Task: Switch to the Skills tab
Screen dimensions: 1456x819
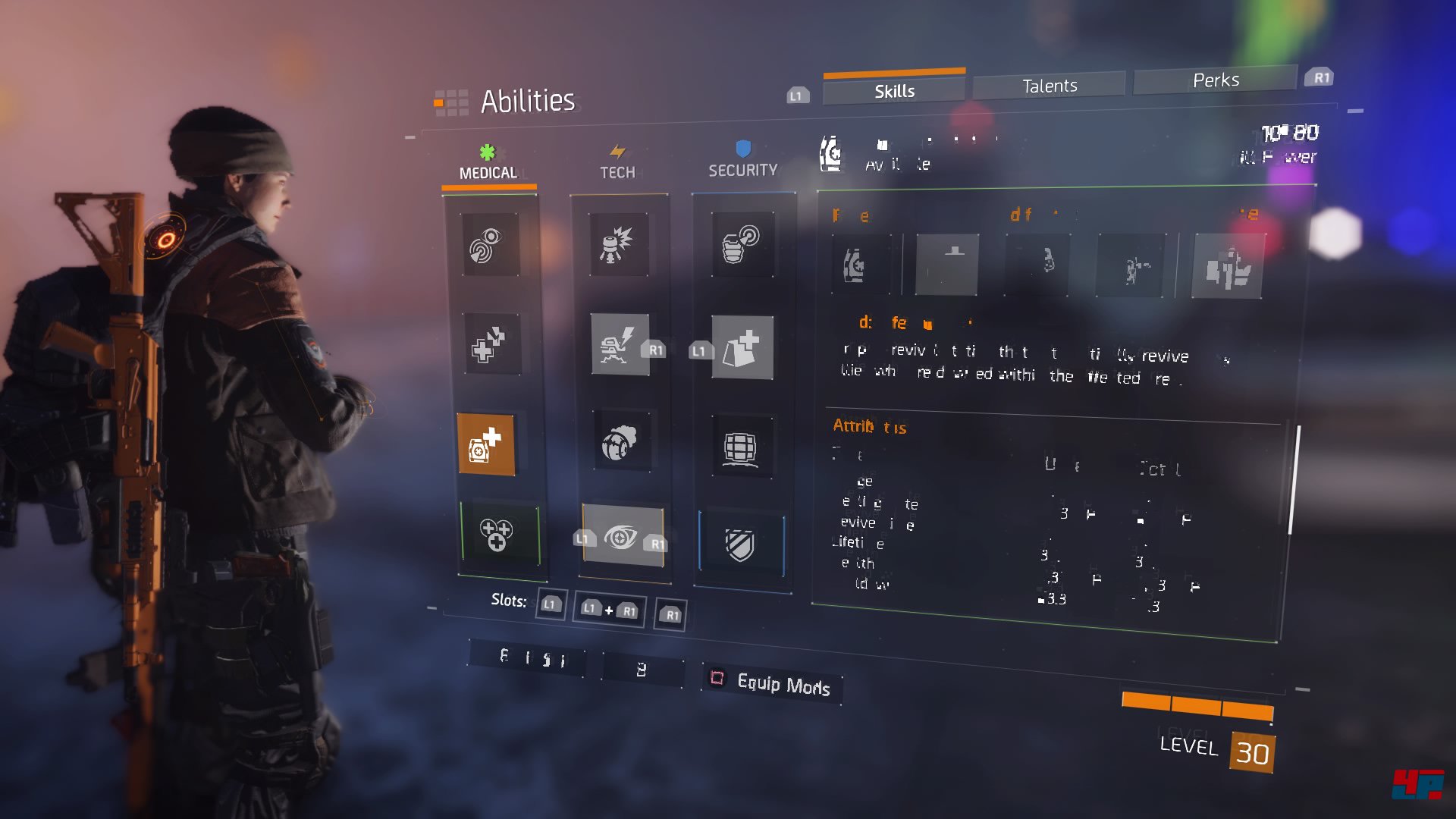Action: tap(894, 91)
